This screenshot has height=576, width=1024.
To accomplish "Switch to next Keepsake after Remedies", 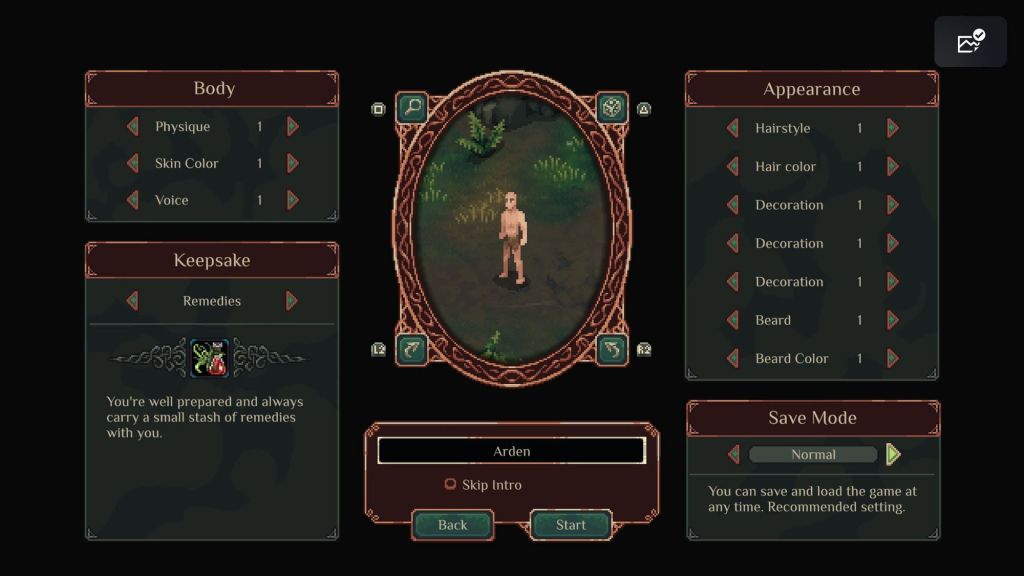I will 292,301.
